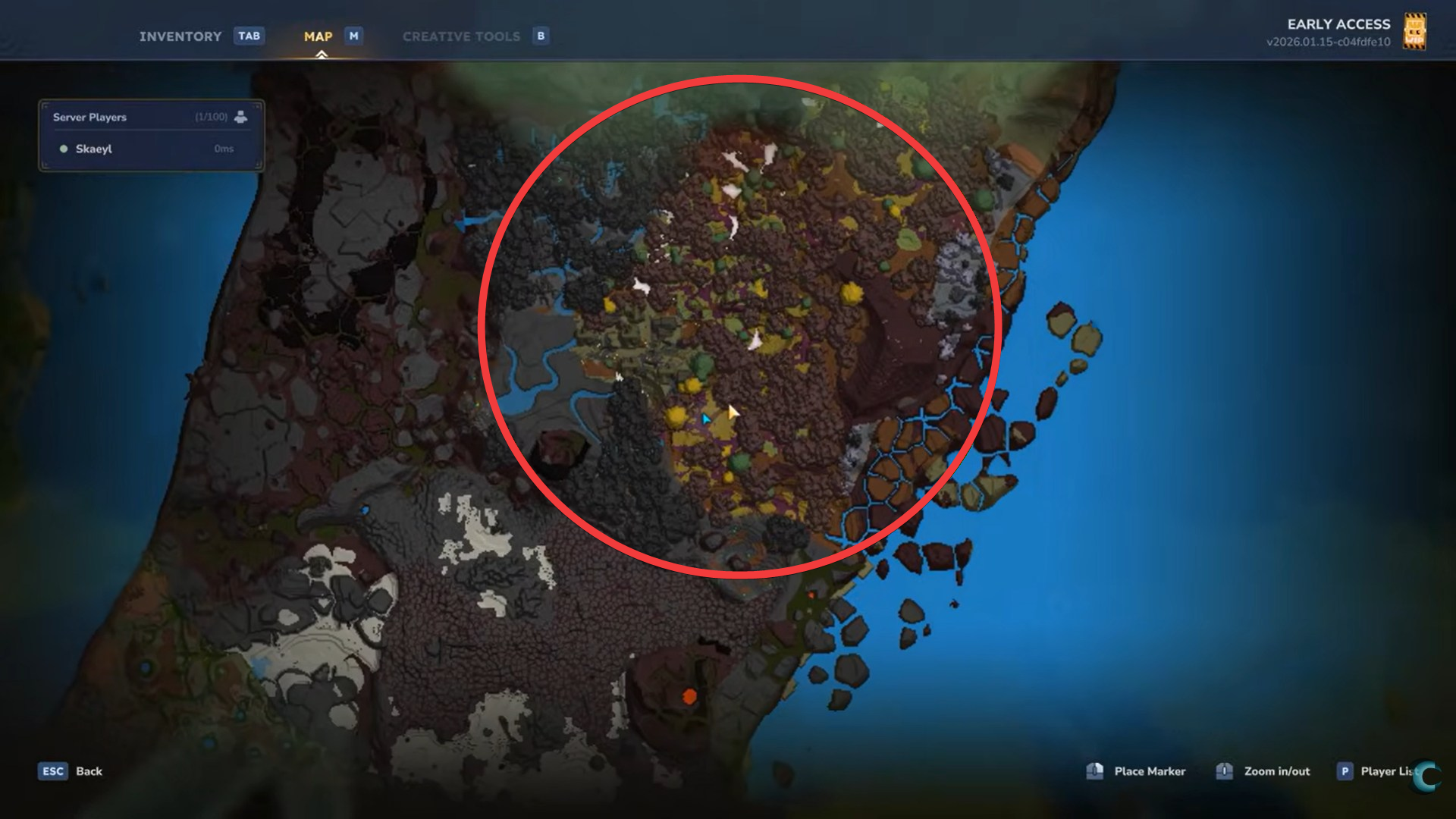The image size is (1456, 819).
Task: Click the TAB keybind badge beside Inventory
Action: point(249,36)
